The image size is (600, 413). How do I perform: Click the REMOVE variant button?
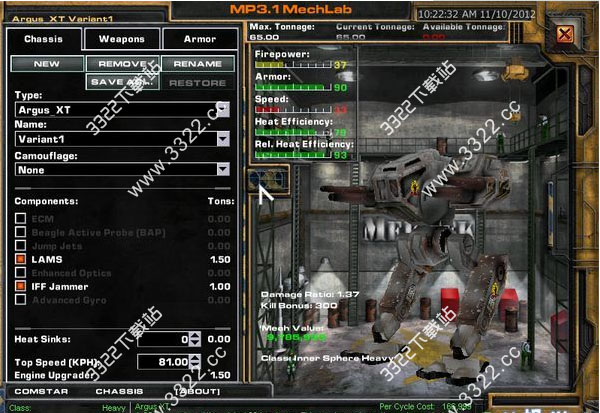click(x=122, y=63)
